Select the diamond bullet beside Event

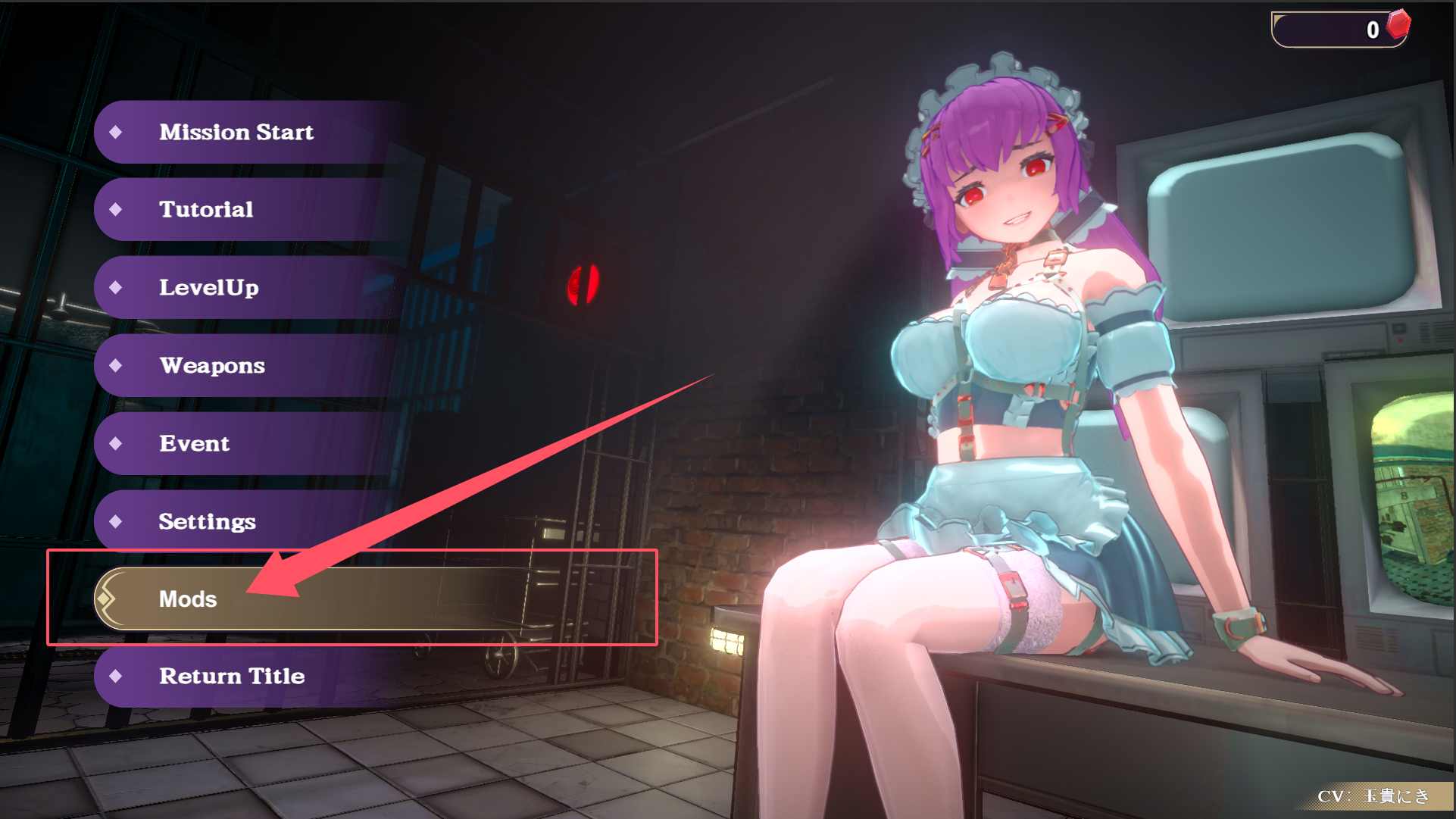[x=117, y=444]
